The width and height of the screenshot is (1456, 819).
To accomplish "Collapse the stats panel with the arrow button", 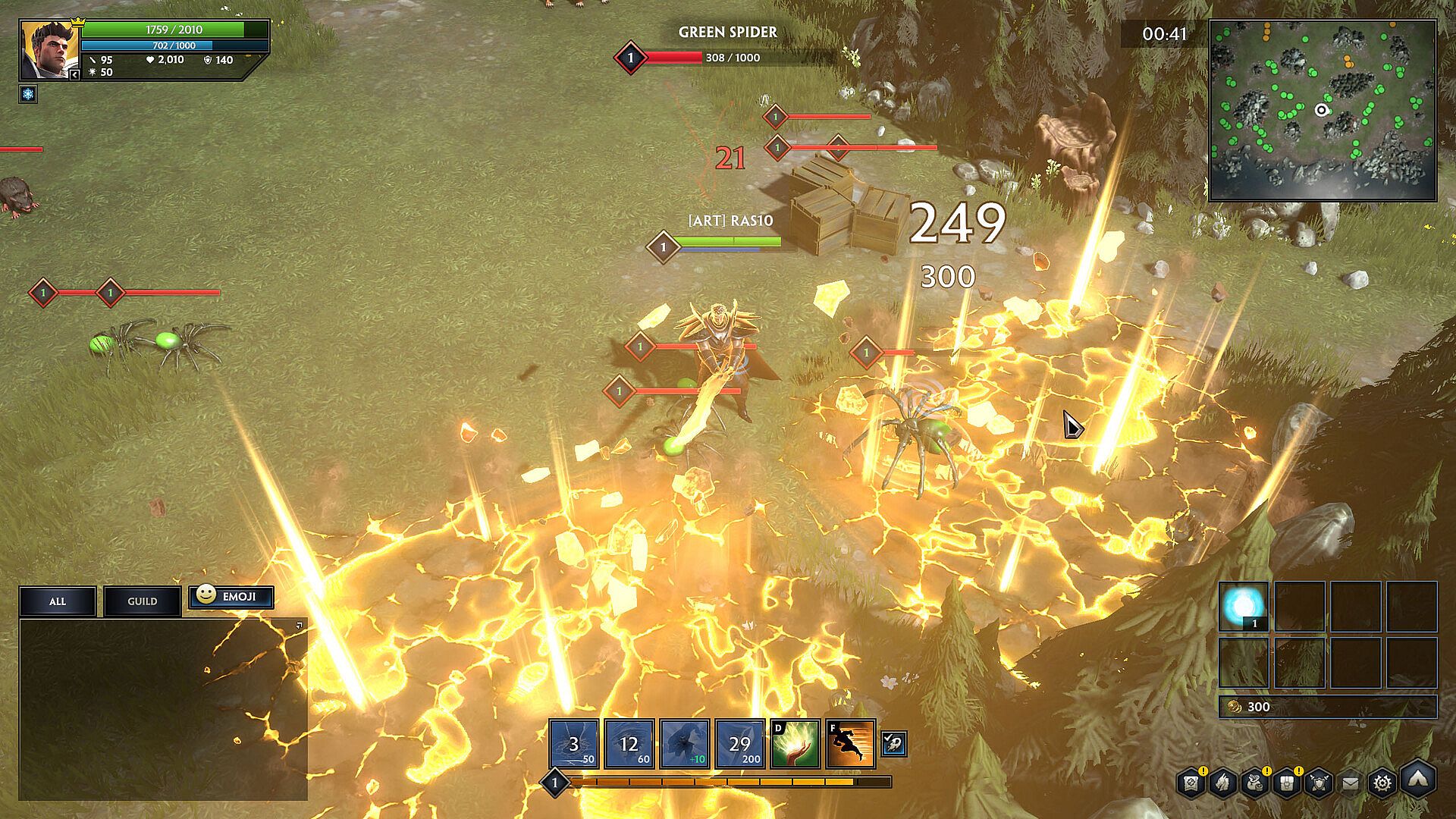I will (x=74, y=74).
